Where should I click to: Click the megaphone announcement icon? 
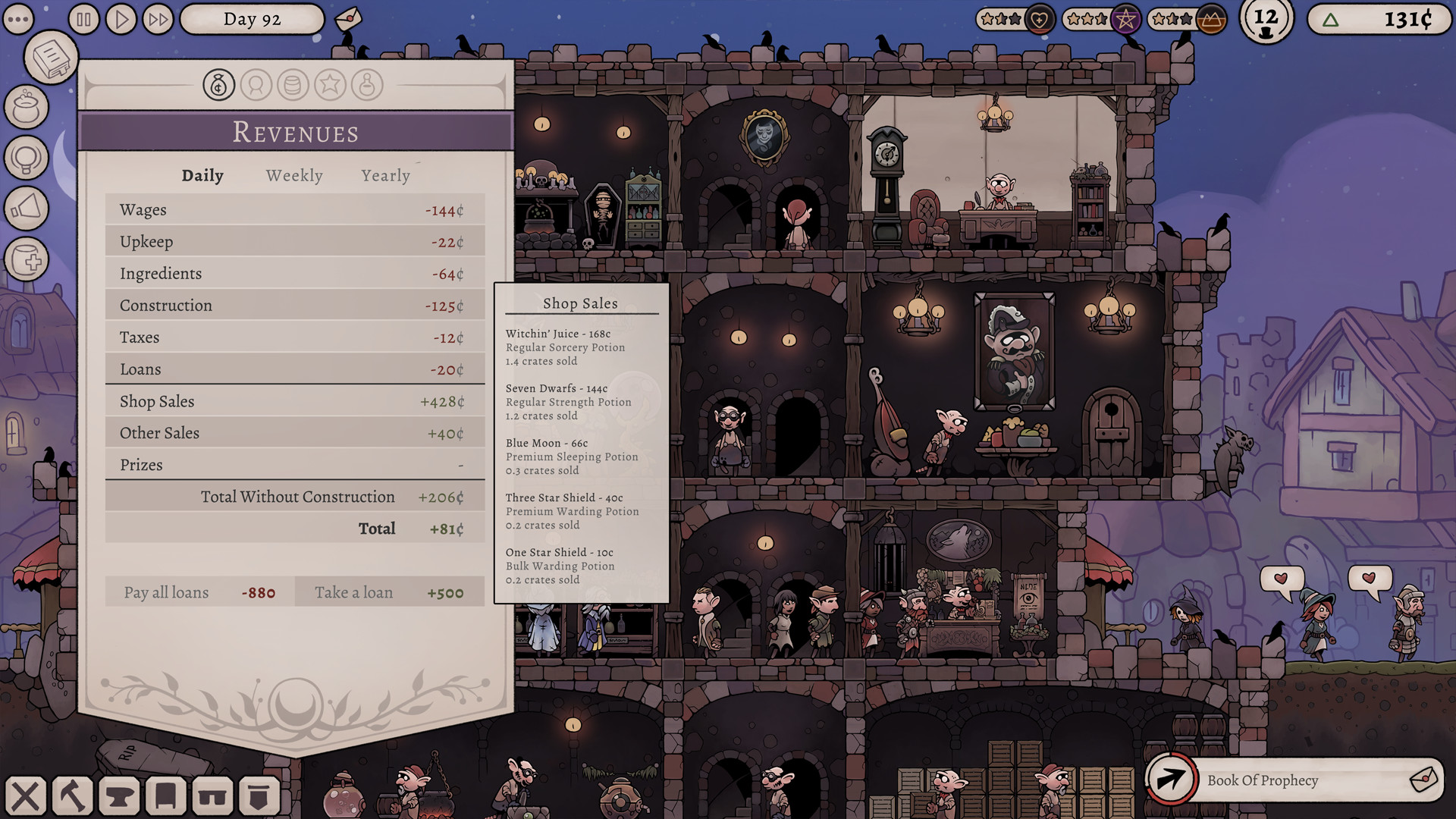tap(27, 209)
